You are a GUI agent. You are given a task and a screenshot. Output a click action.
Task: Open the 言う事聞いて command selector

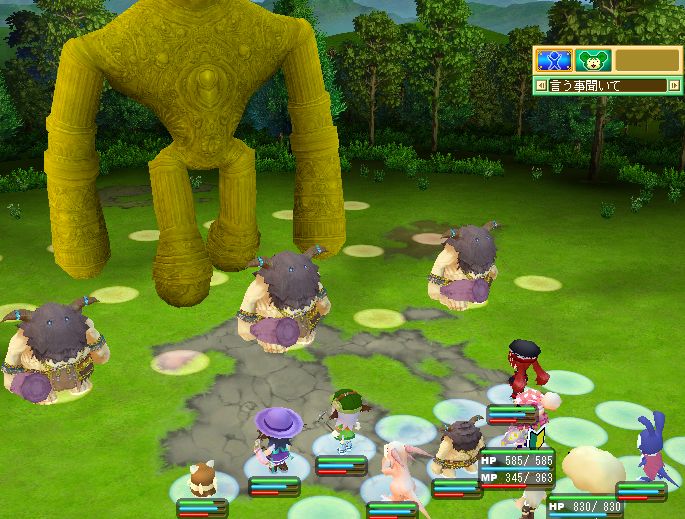(x=607, y=86)
